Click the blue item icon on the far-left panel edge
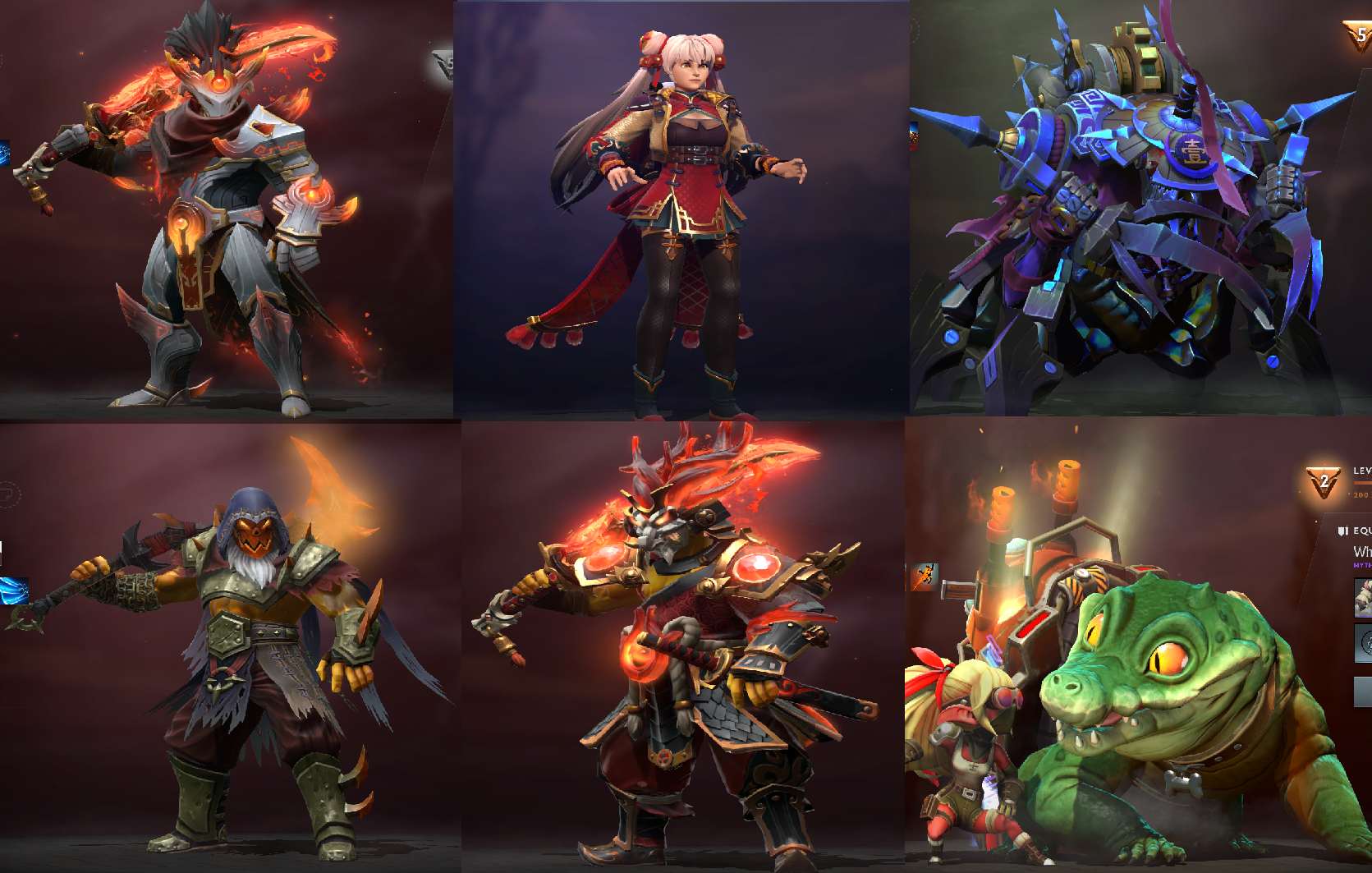 tap(7, 151)
